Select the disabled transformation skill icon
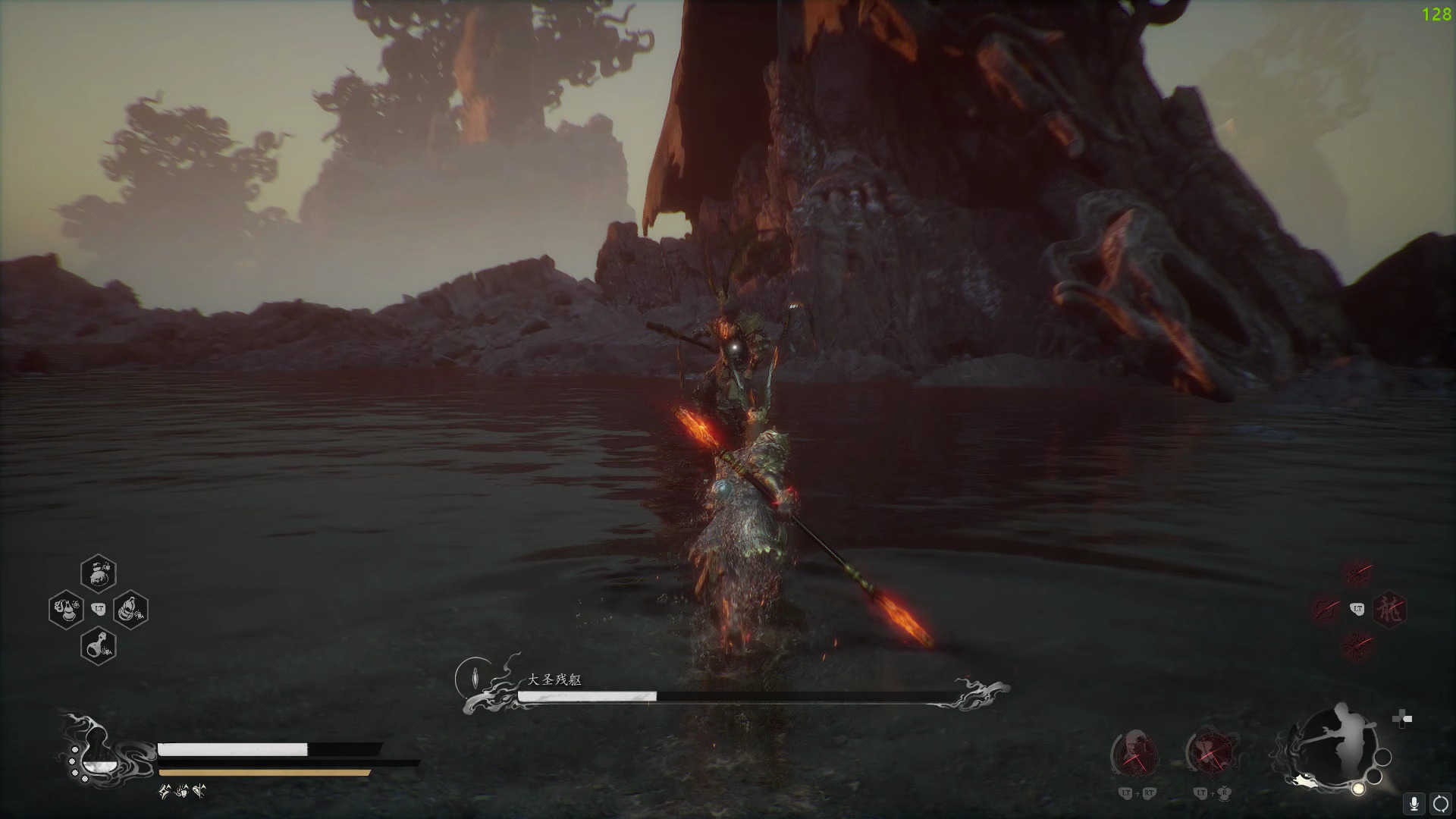Viewport: 1456px width, 819px height. click(1210, 752)
